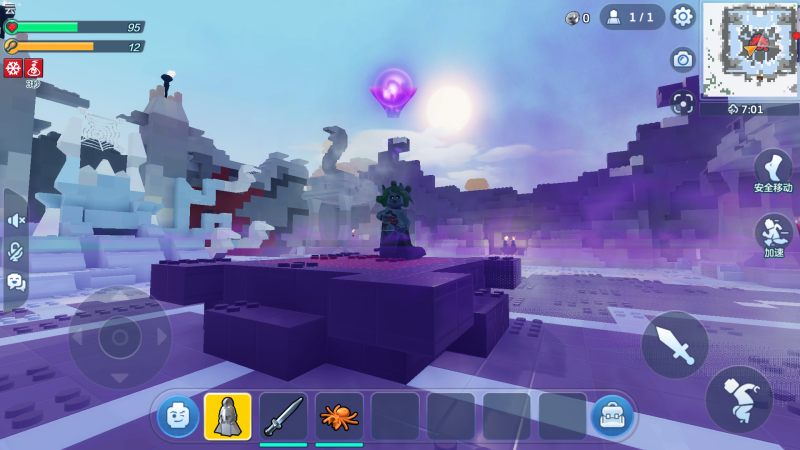Image resolution: width=800 pixels, height=450 pixels.
Task: Open the minifigure head character menu
Action: 178,416
